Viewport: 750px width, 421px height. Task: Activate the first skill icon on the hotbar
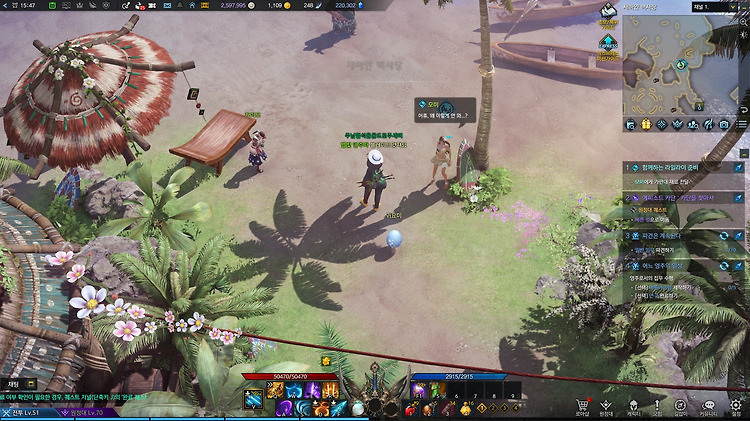(x=254, y=398)
